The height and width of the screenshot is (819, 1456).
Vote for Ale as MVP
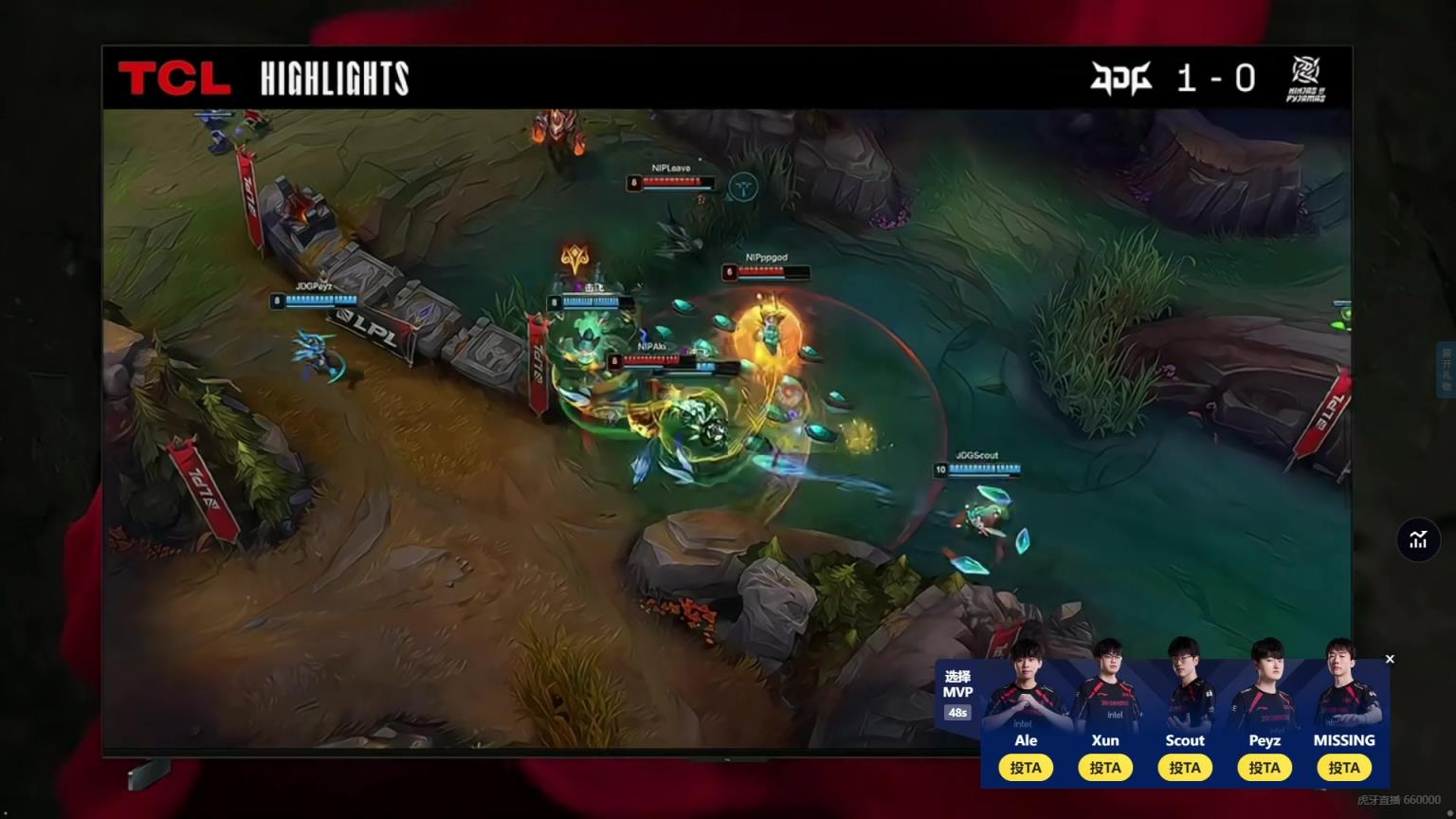pyautogui.click(x=1026, y=768)
